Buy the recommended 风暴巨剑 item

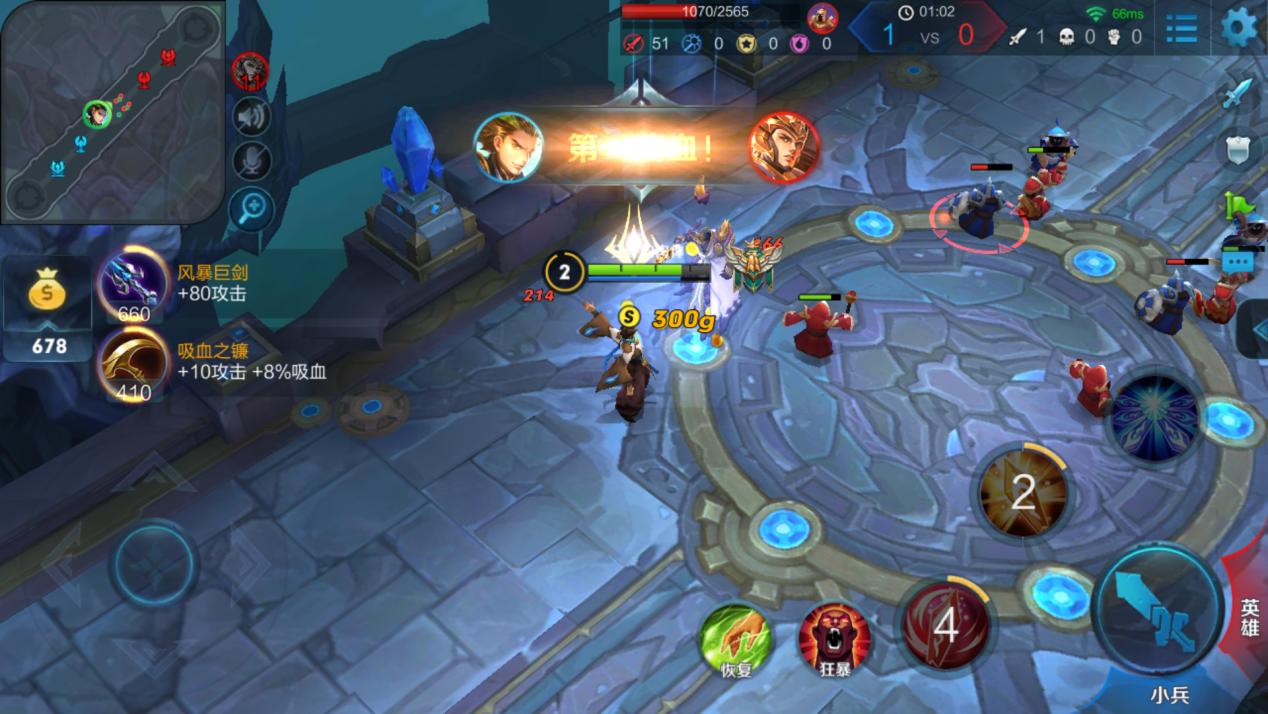pyautogui.click(x=133, y=283)
